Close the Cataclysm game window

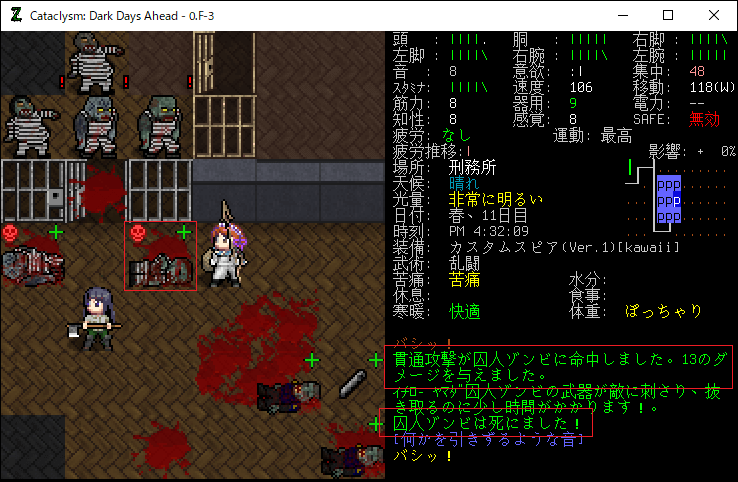click(x=714, y=15)
